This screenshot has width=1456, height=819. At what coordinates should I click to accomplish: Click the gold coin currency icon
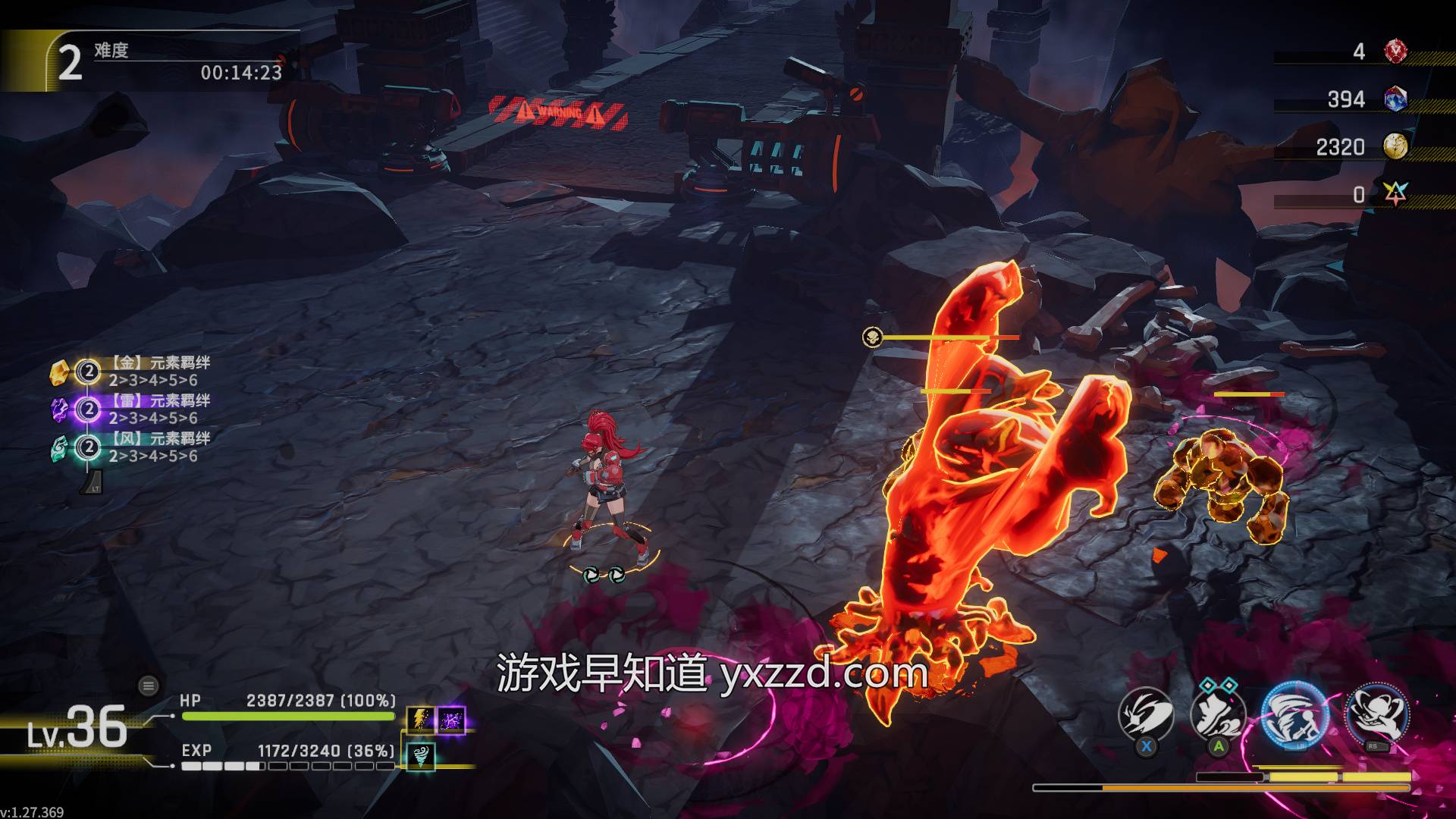click(1395, 146)
